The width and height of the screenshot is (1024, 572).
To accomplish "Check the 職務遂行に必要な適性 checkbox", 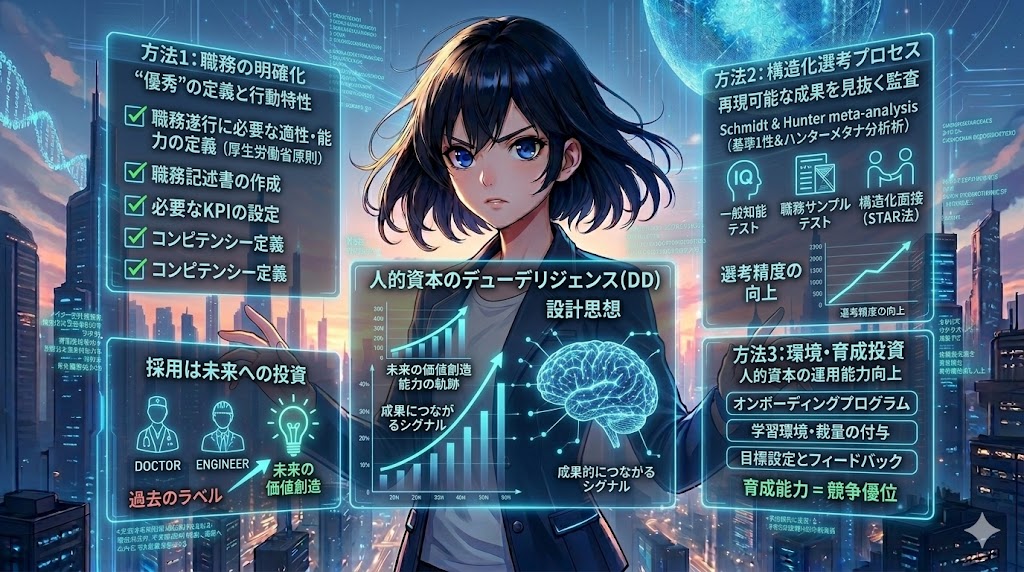I will click(132, 118).
